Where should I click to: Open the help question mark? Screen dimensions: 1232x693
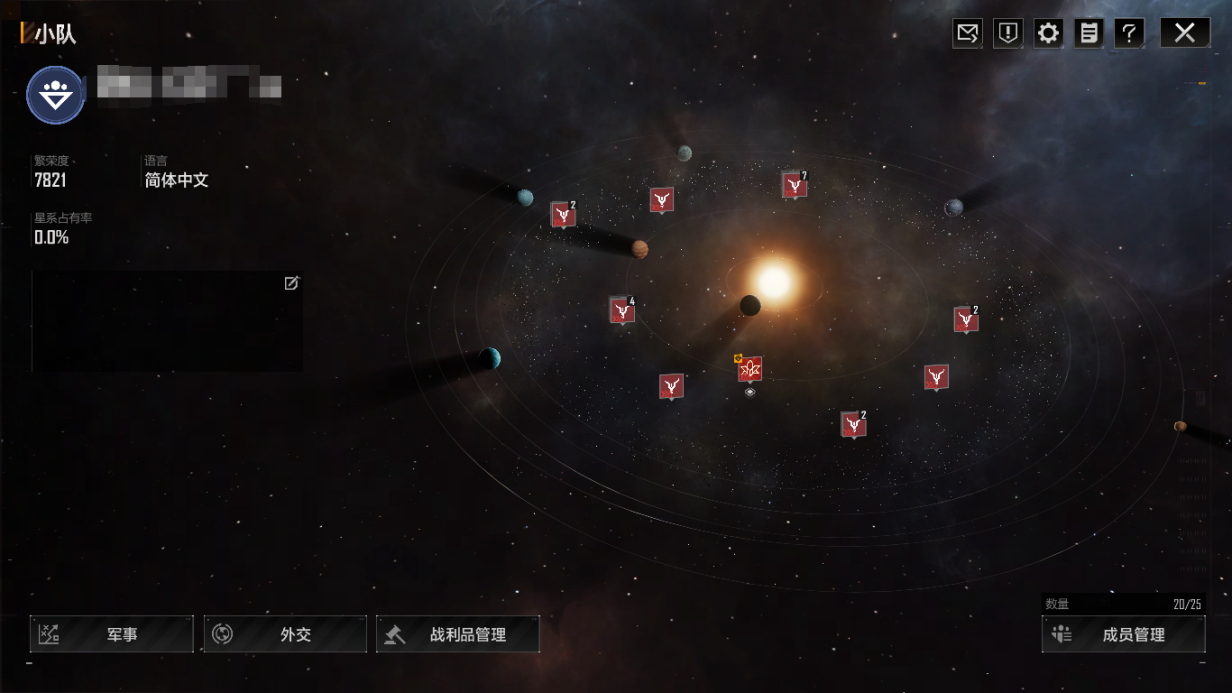pos(1129,33)
